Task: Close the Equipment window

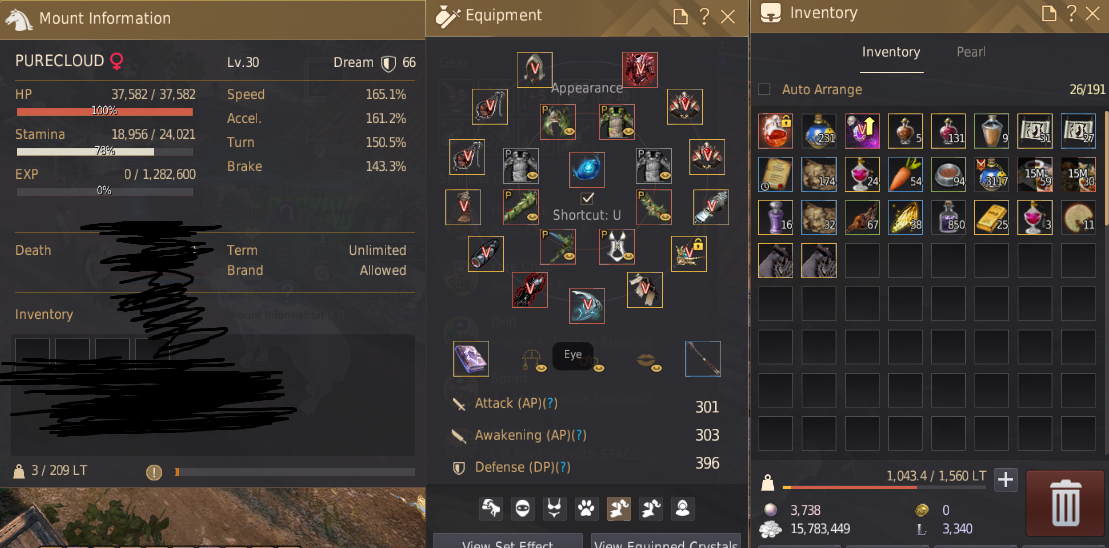Action: pos(728,16)
